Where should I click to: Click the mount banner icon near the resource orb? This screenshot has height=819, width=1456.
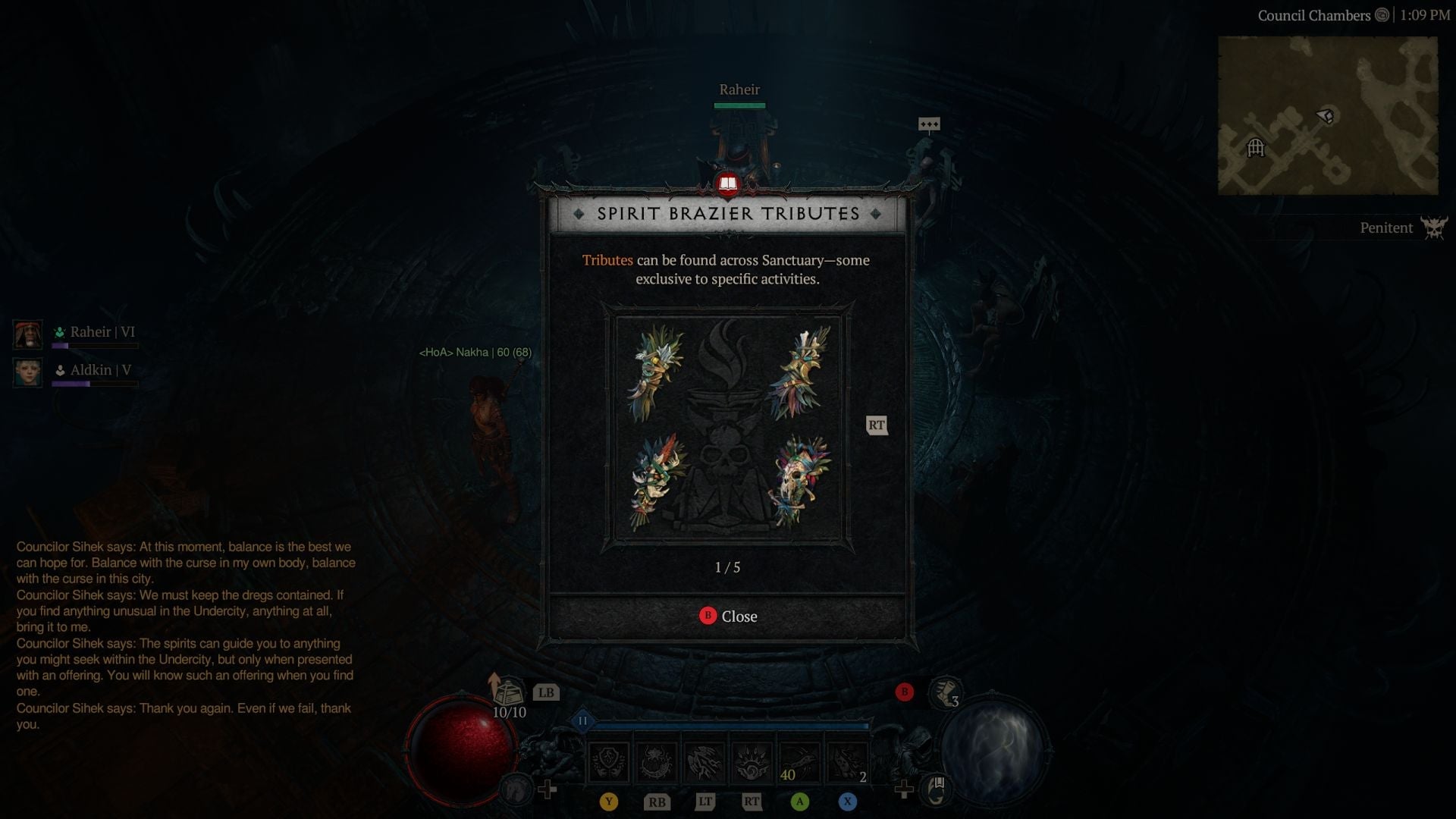click(x=936, y=789)
